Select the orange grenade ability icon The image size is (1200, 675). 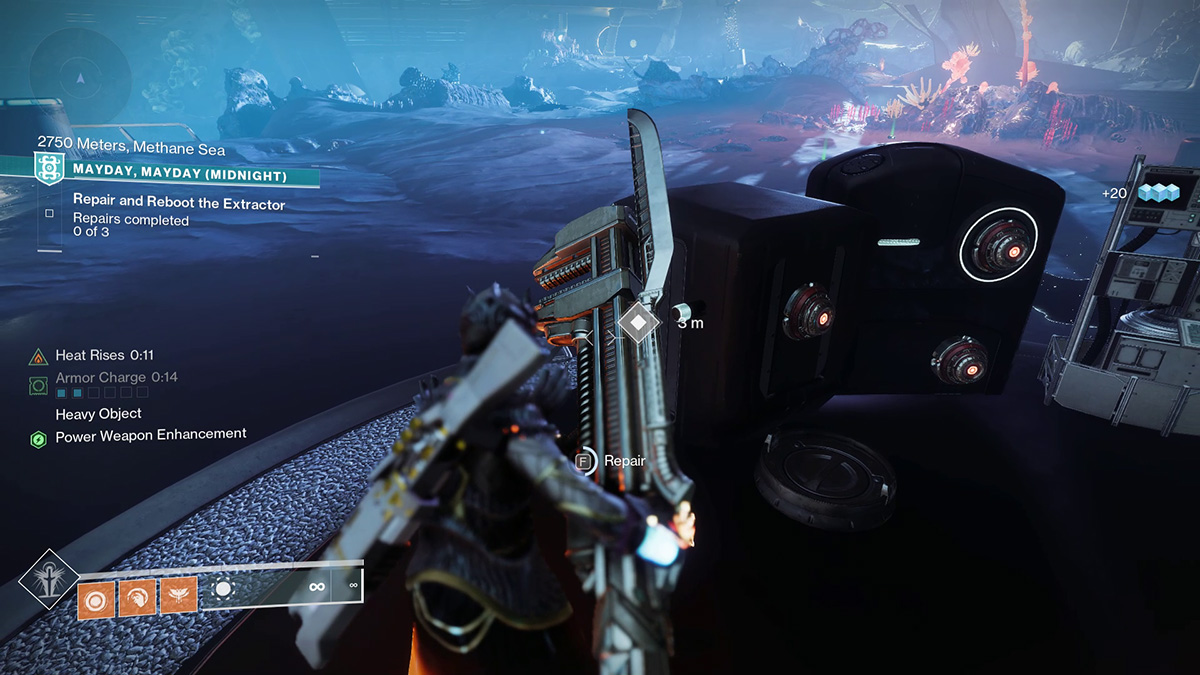(x=97, y=597)
